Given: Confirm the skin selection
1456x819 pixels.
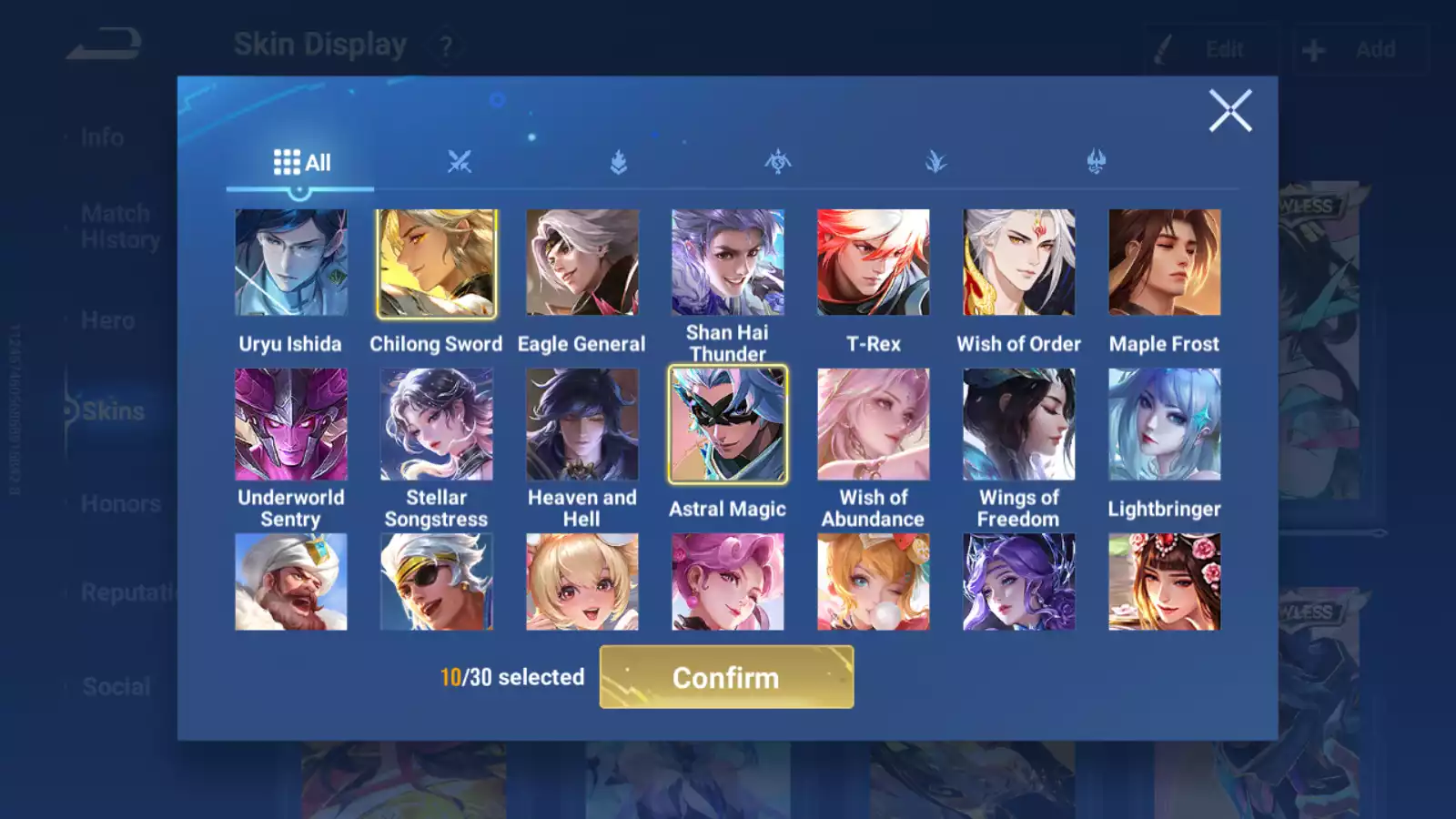Looking at the screenshot, I should 726,677.
